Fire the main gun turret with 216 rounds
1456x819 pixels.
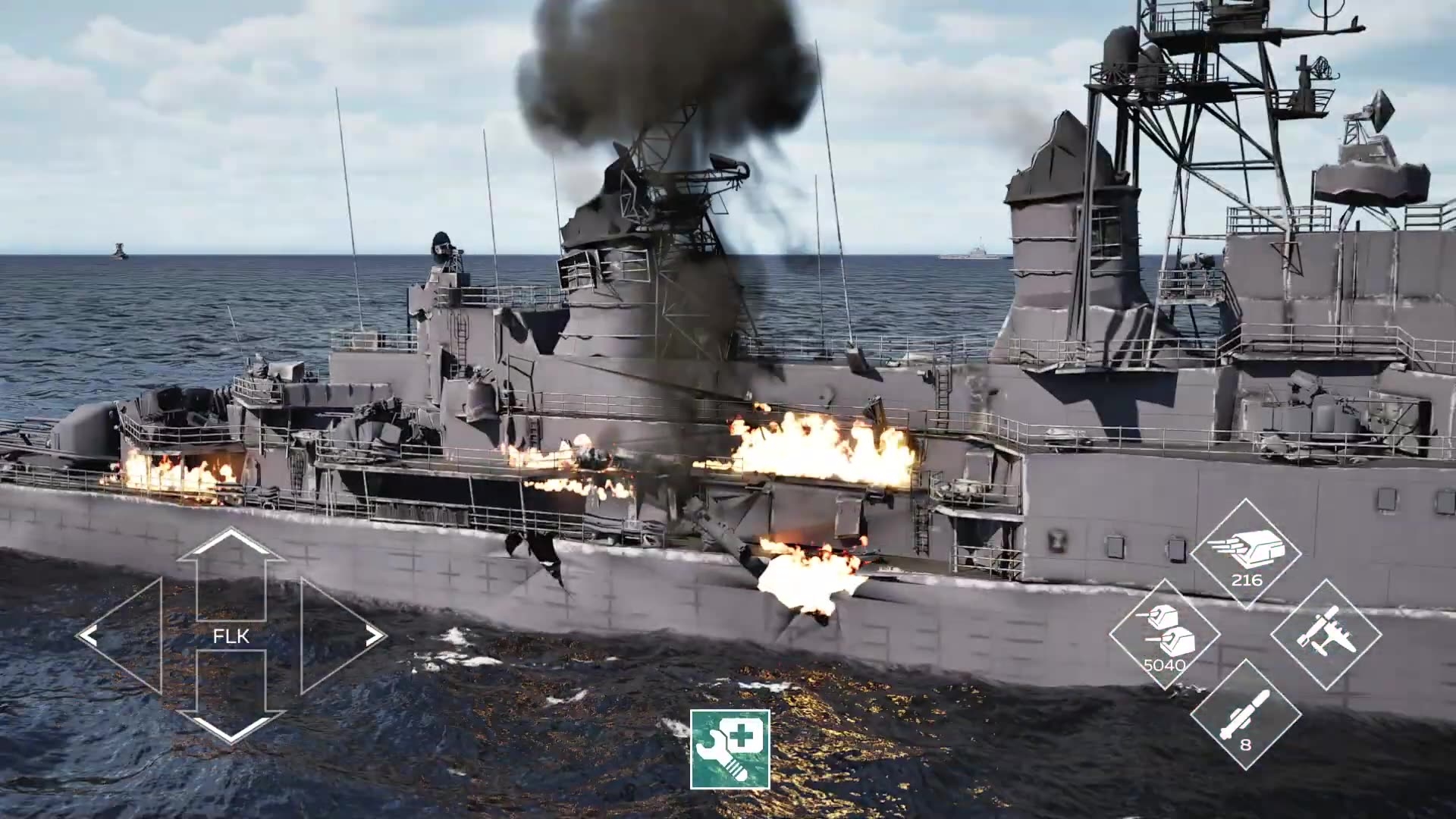[1246, 554]
